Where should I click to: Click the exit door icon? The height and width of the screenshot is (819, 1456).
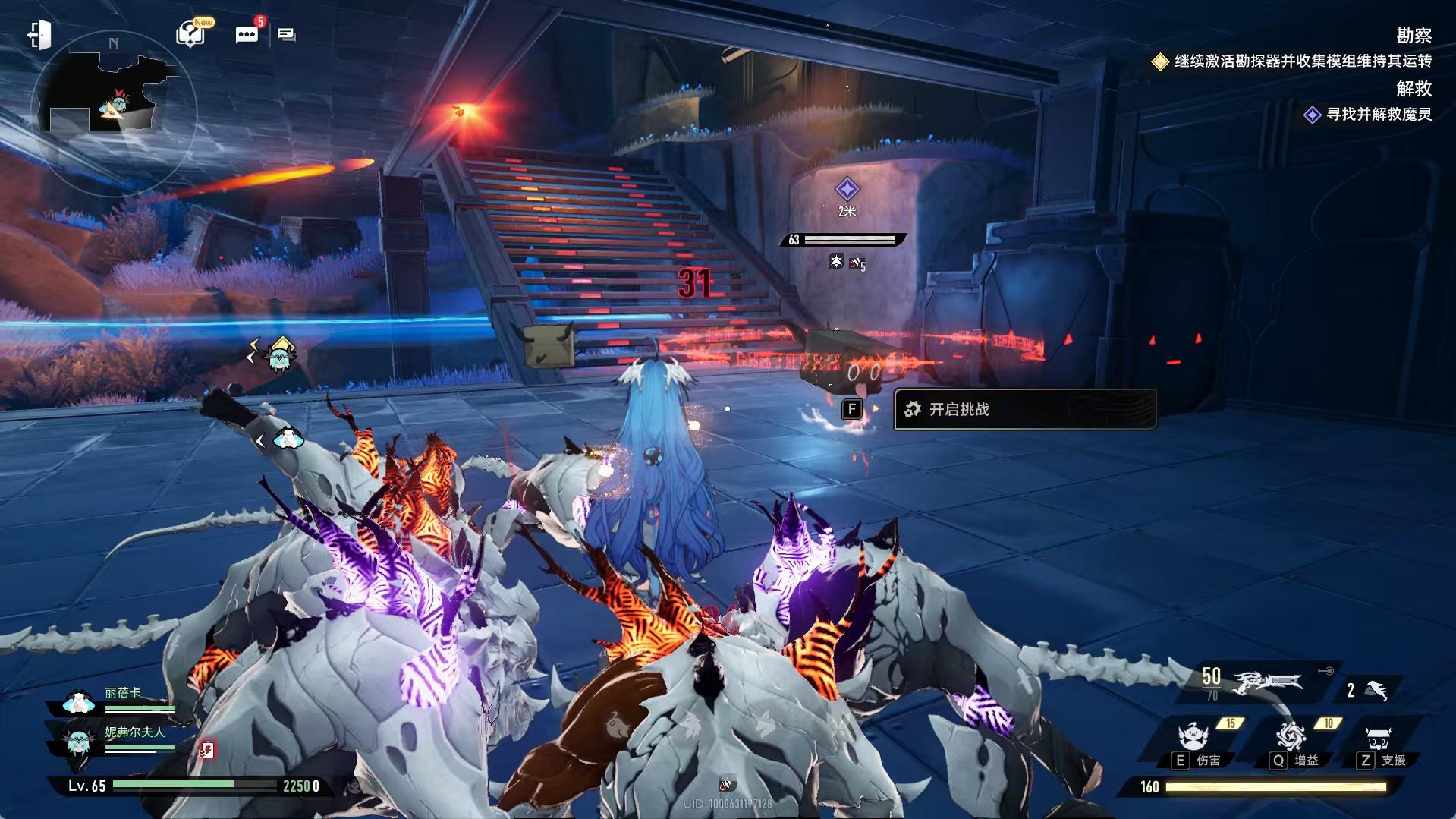point(39,35)
